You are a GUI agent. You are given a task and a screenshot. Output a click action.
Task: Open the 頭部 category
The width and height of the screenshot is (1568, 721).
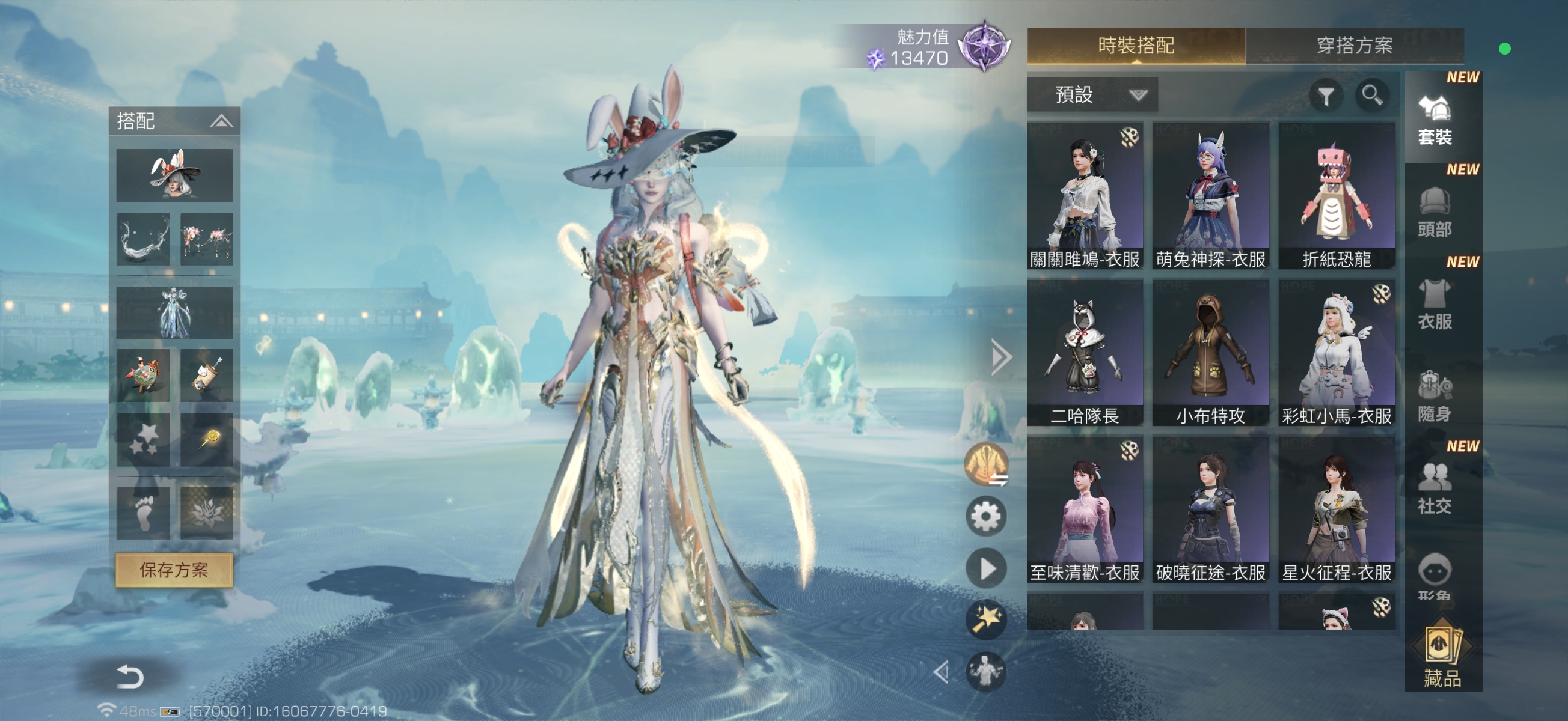point(1435,211)
